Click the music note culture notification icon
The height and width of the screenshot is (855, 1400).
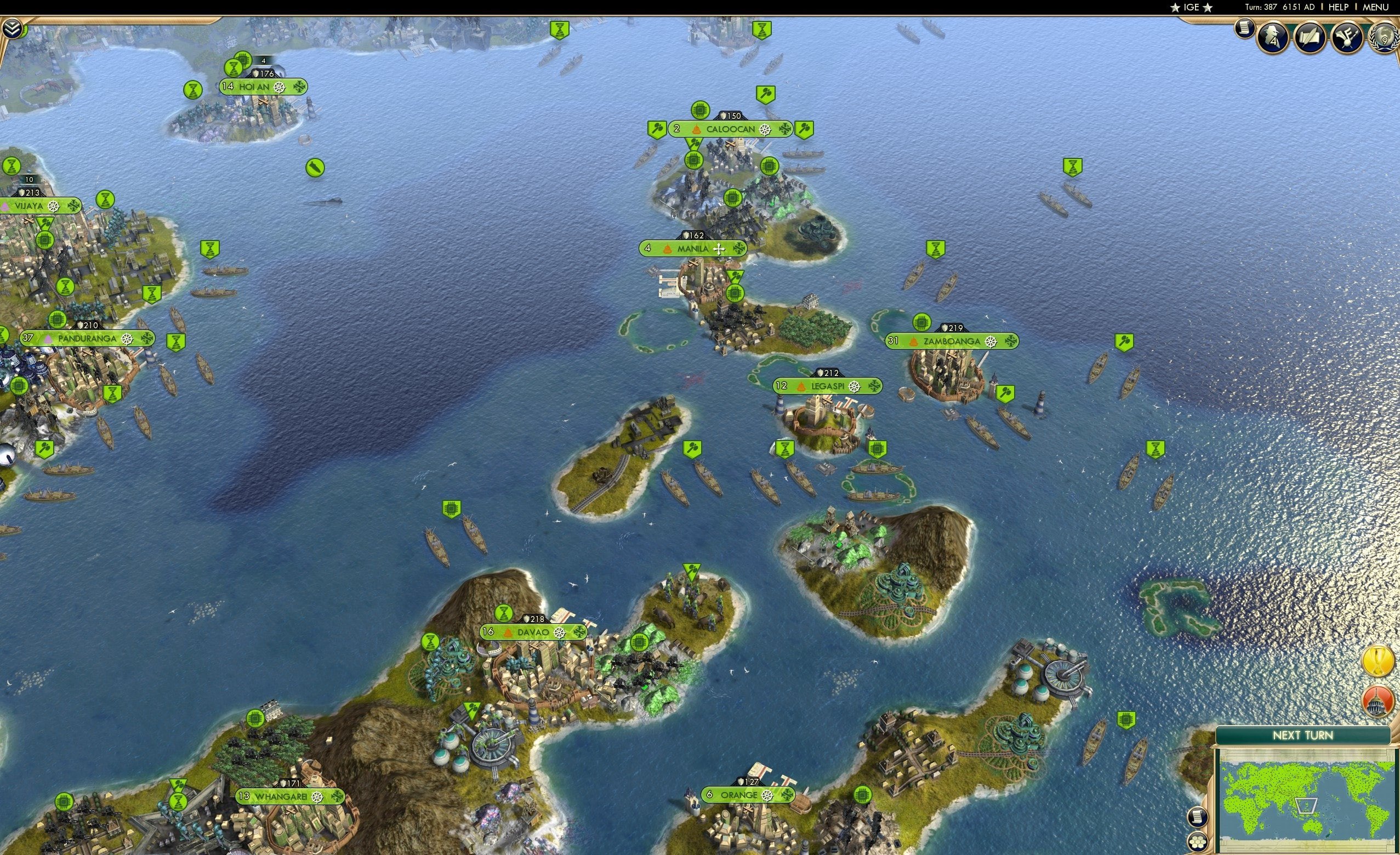tap(1346, 37)
